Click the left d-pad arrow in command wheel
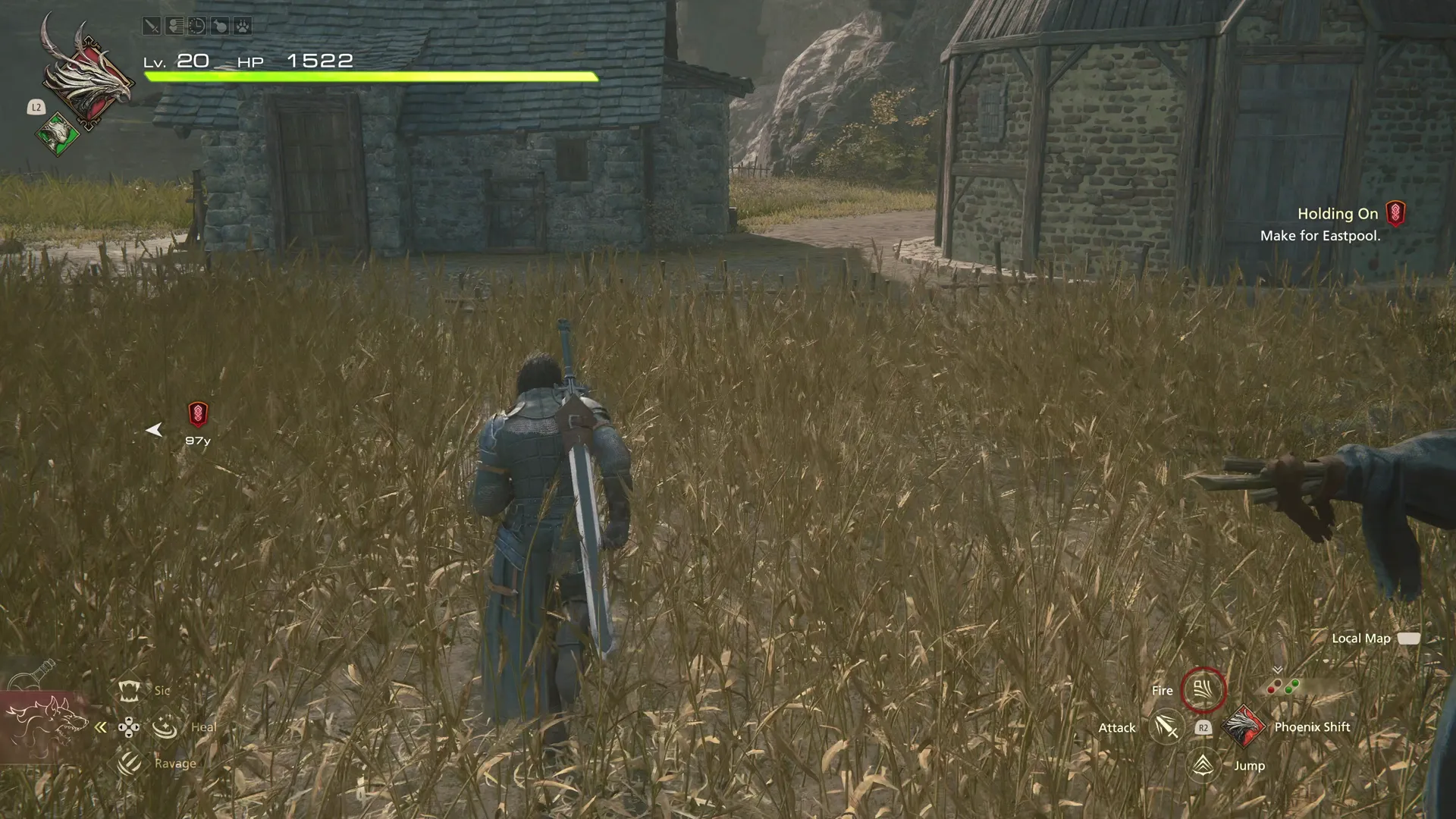 pos(122,728)
